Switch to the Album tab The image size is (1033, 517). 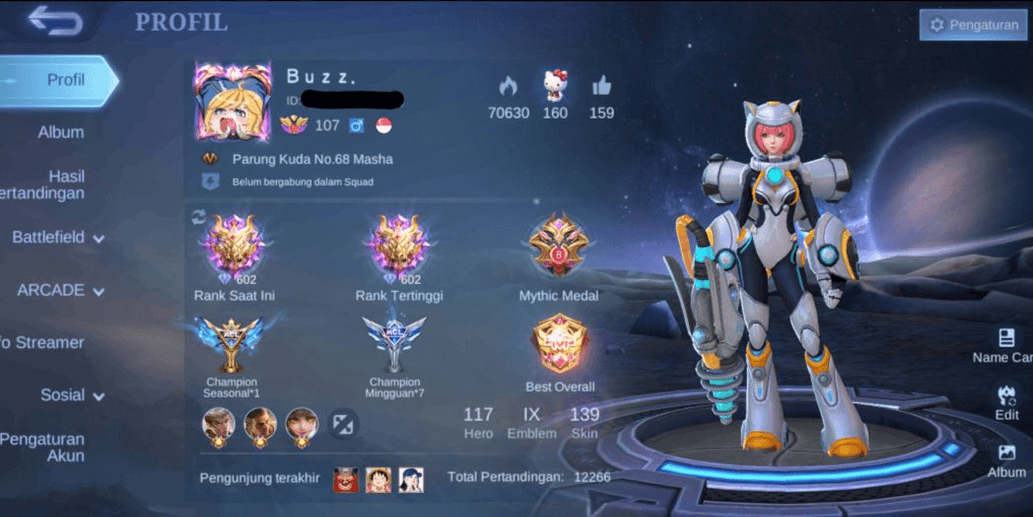[x=60, y=132]
